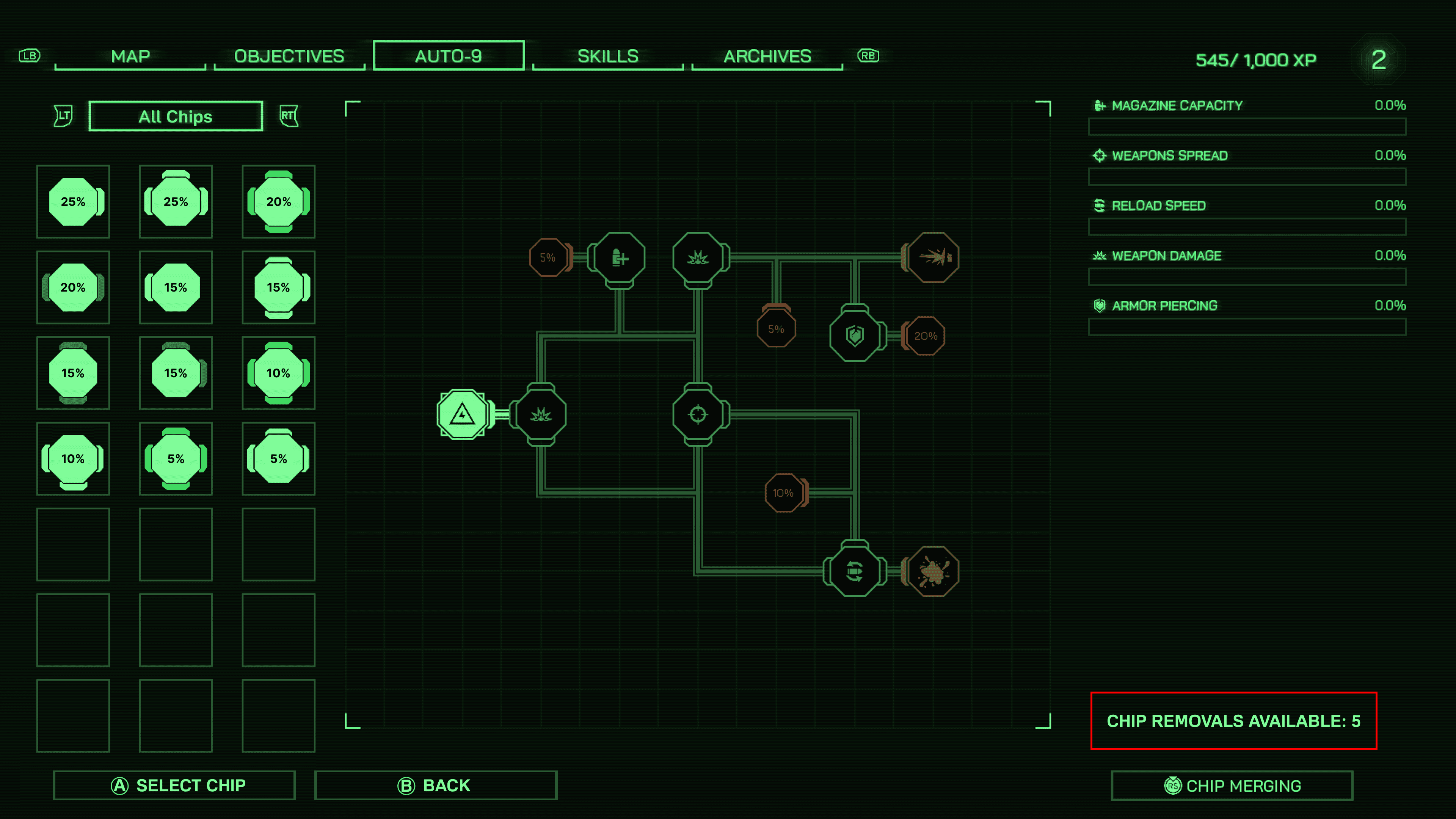Select the AUTO-9 tab
This screenshot has width=1456, height=819.
tap(448, 56)
